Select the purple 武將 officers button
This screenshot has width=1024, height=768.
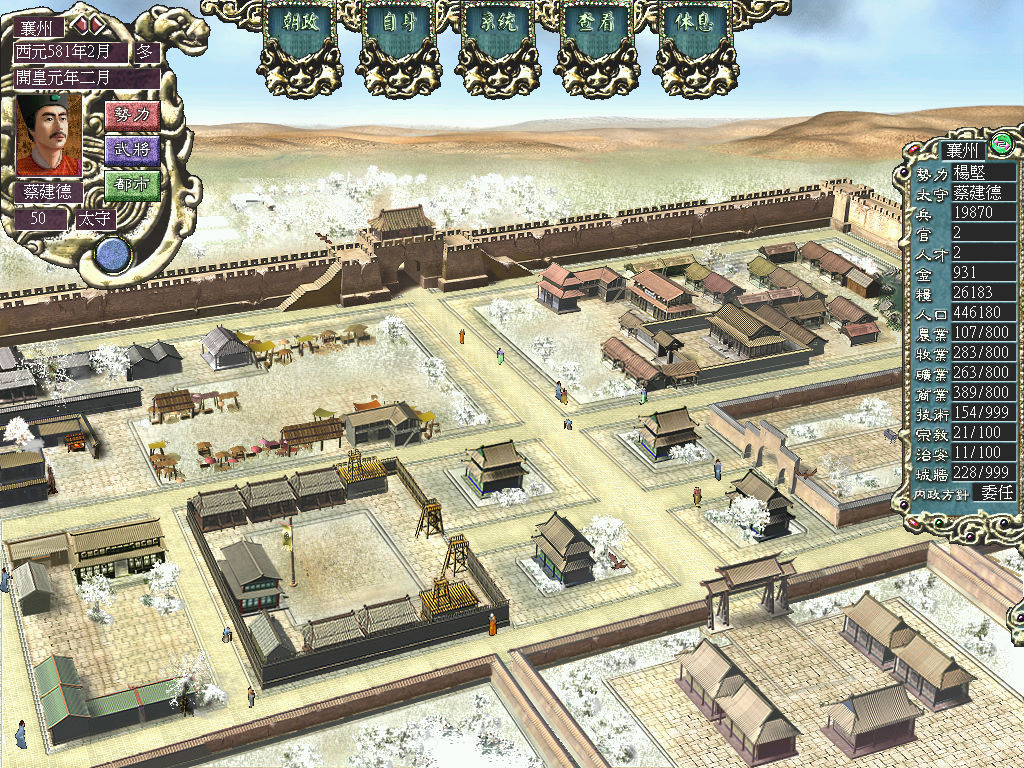[132, 151]
